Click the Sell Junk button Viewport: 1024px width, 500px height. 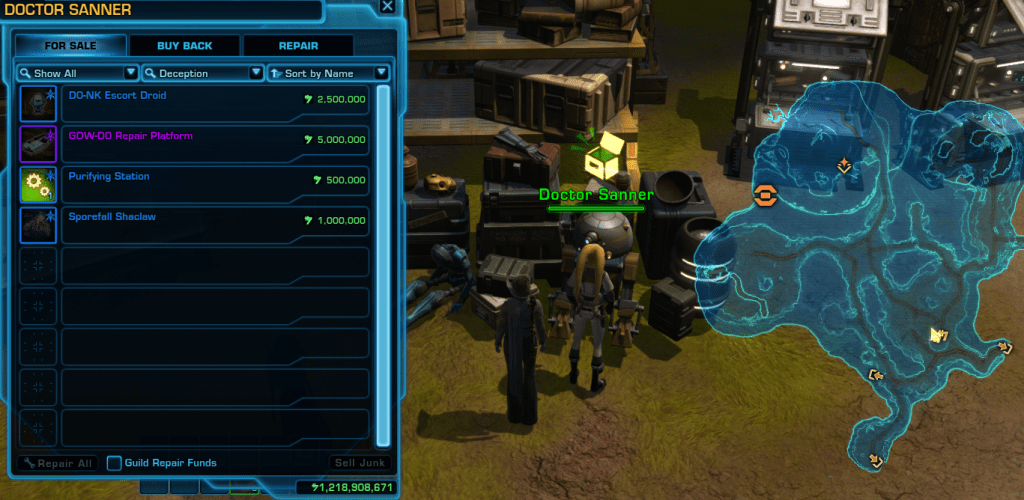pyautogui.click(x=357, y=463)
